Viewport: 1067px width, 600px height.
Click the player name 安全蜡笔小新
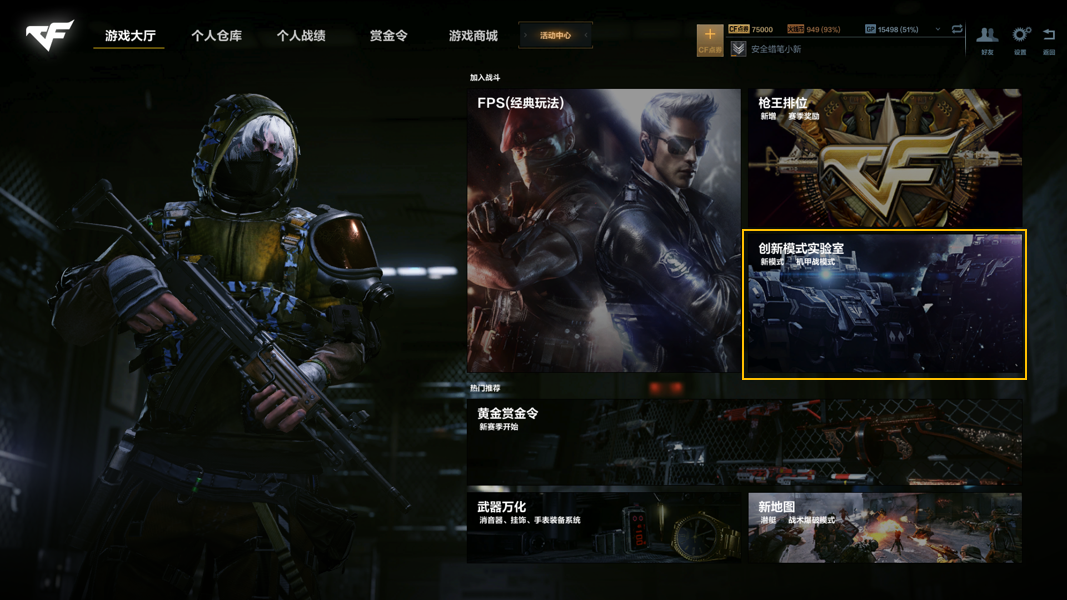(x=776, y=49)
